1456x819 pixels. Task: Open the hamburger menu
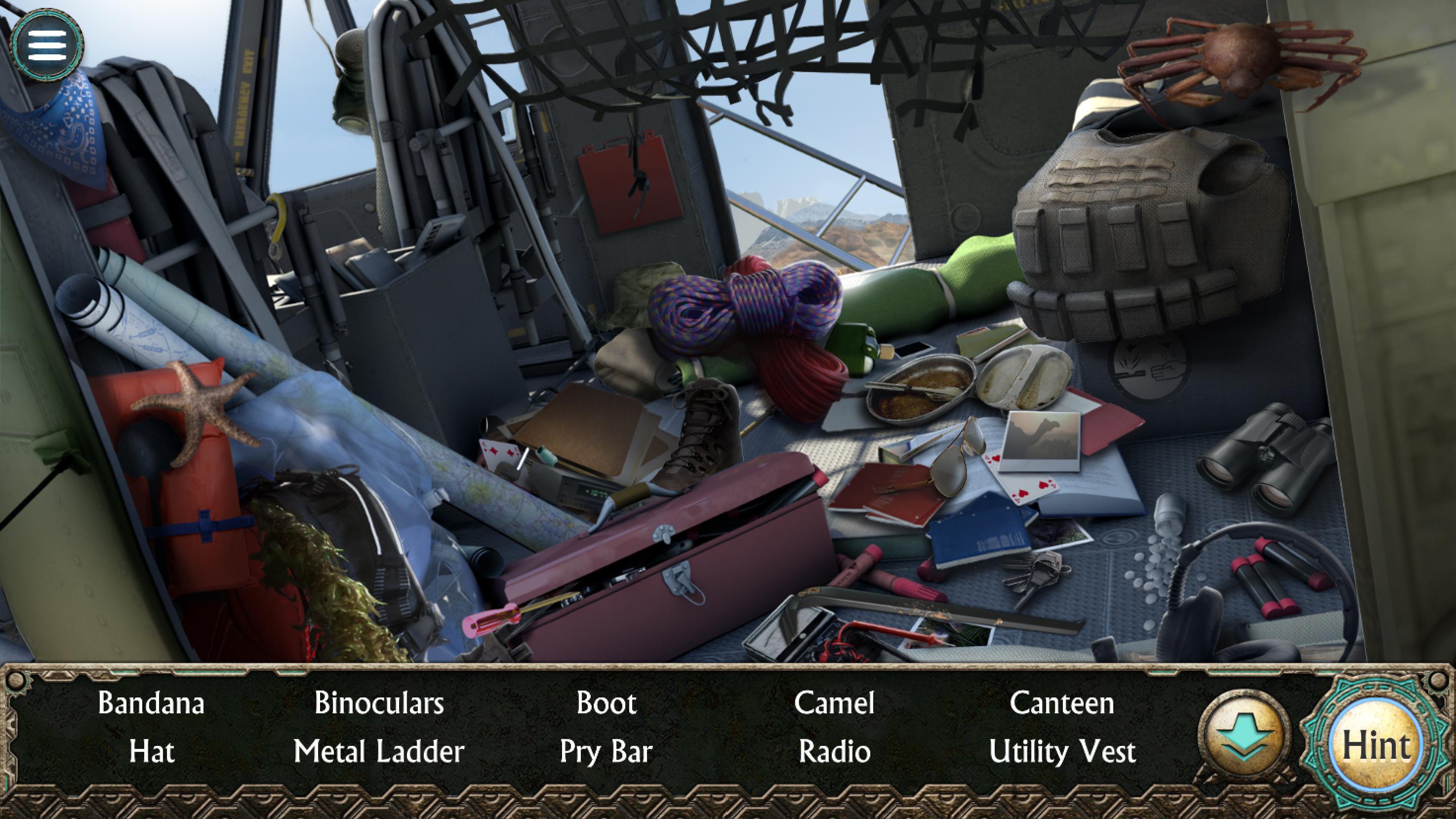[x=48, y=45]
